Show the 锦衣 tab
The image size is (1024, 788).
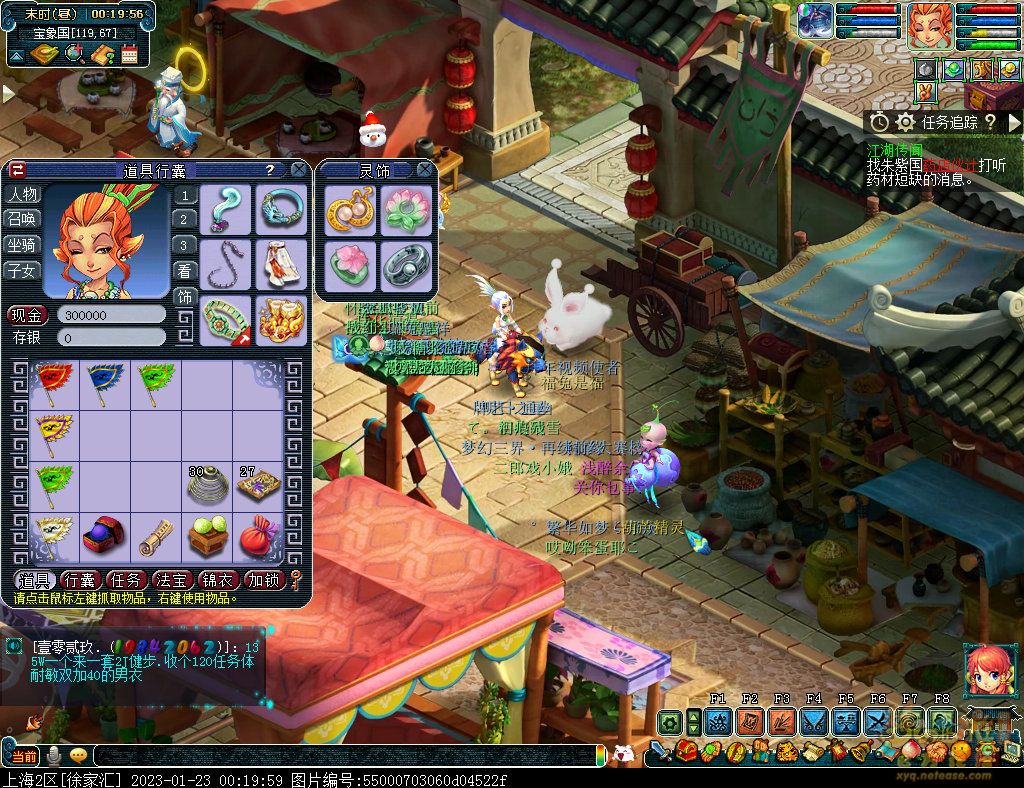point(218,580)
